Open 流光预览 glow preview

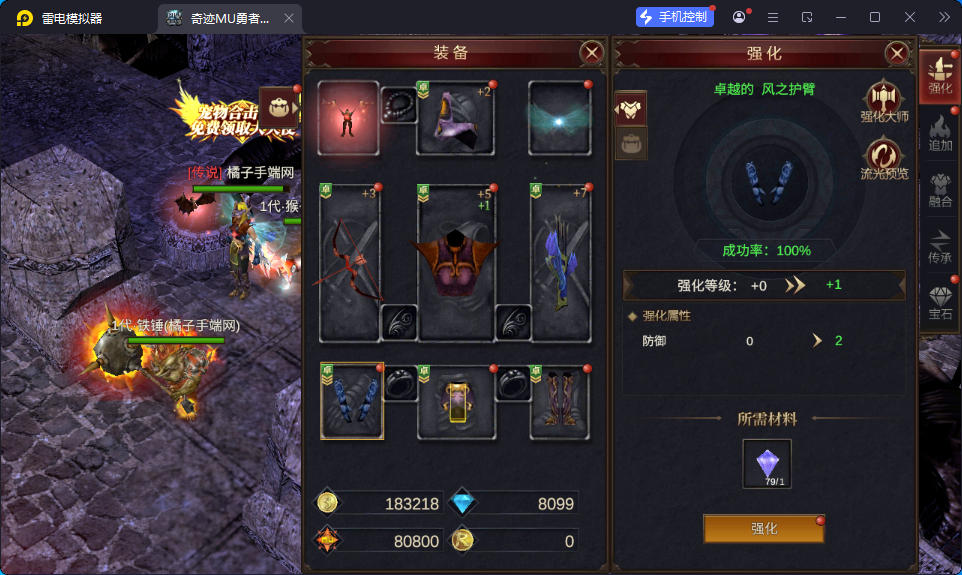tap(884, 158)
